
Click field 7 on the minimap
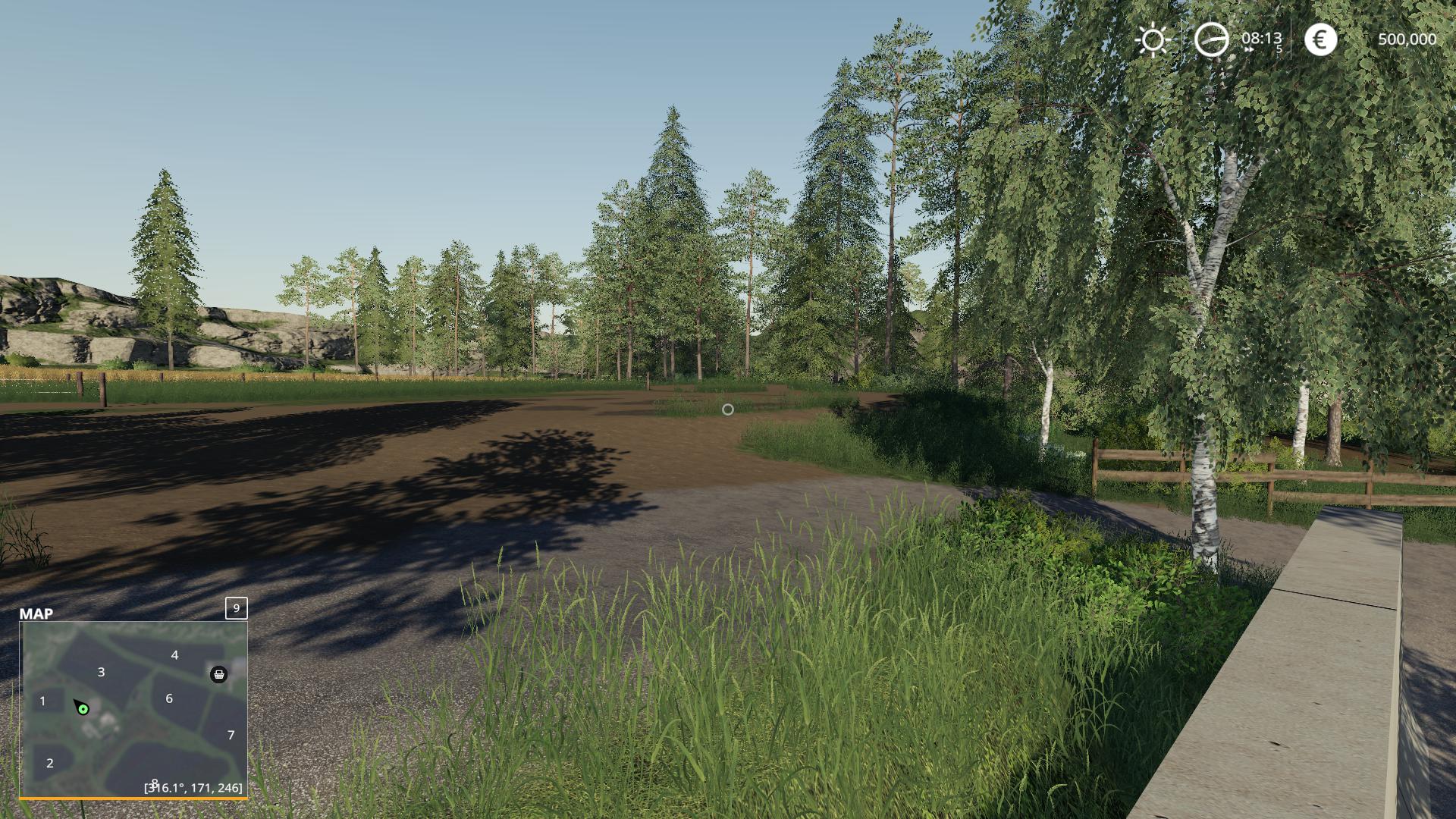[x=231, y=735]
